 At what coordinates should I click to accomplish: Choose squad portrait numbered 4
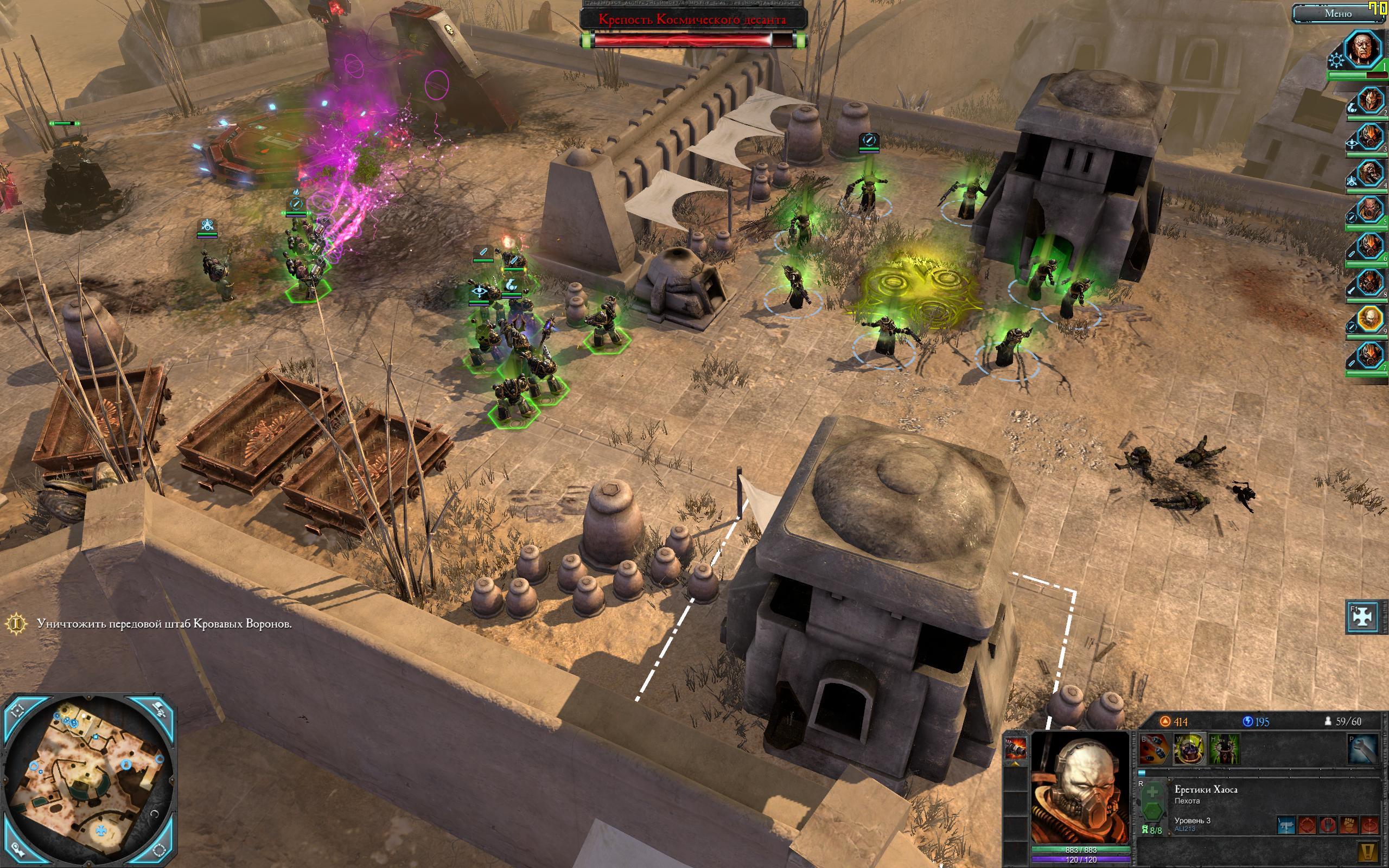pos(1369,175)
